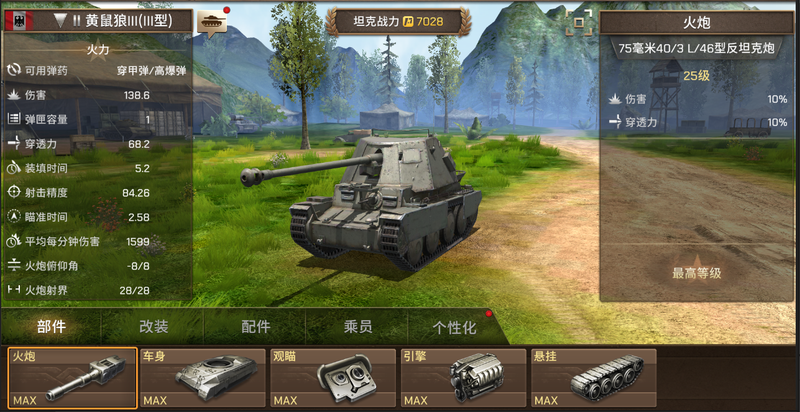The height and width of the screenshot is (412, 800).
Task: Show the 乘员 crew tab
Action: pyautogui.click(x=358, y=327)
